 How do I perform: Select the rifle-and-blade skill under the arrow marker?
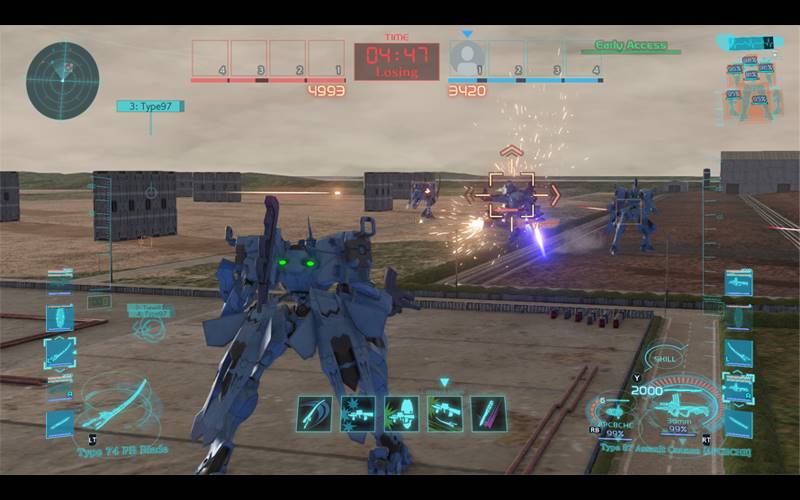[445, 413]
